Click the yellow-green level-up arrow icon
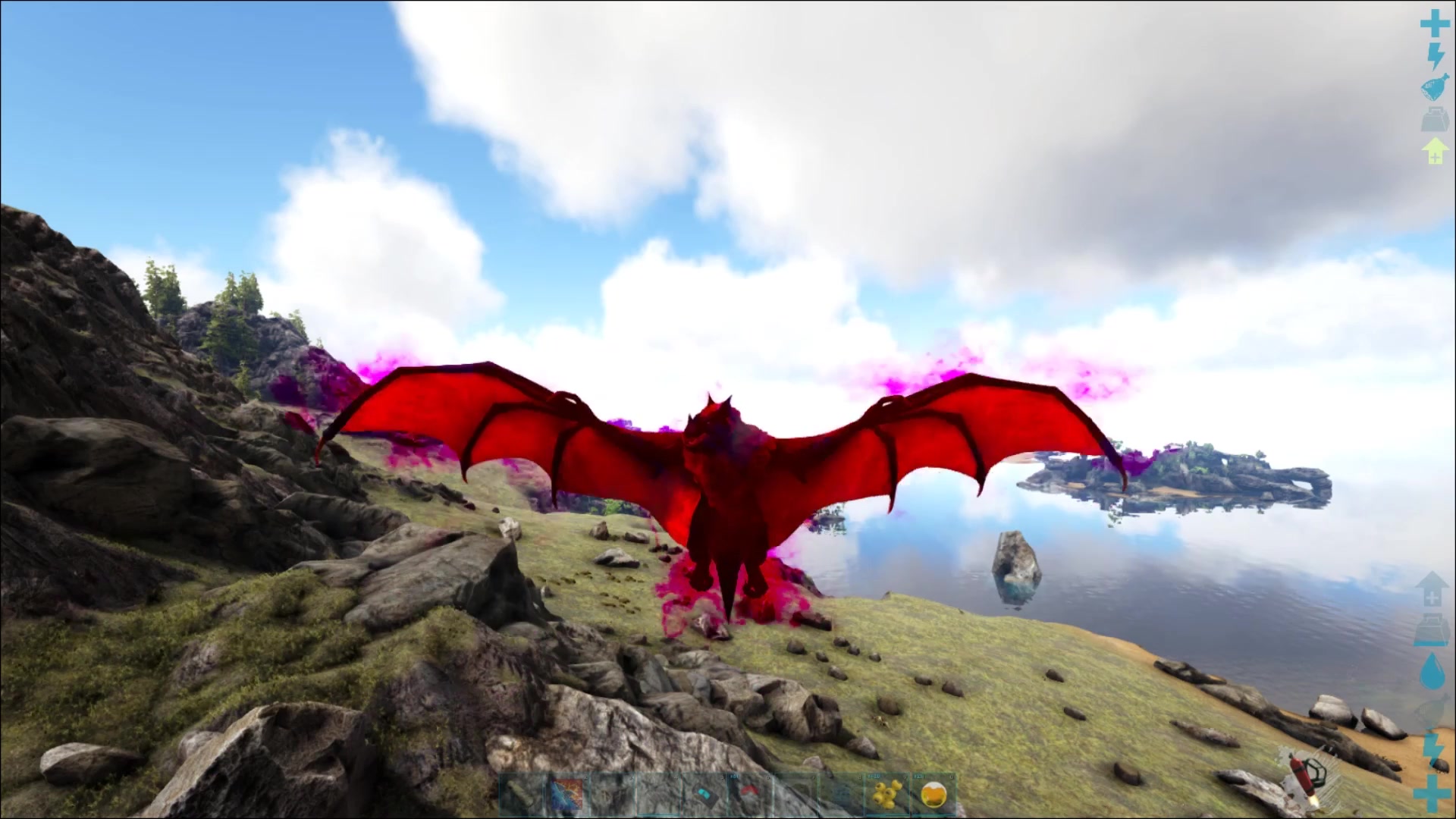Screen dimensions: 1456x819 [x=1434, y=152]
